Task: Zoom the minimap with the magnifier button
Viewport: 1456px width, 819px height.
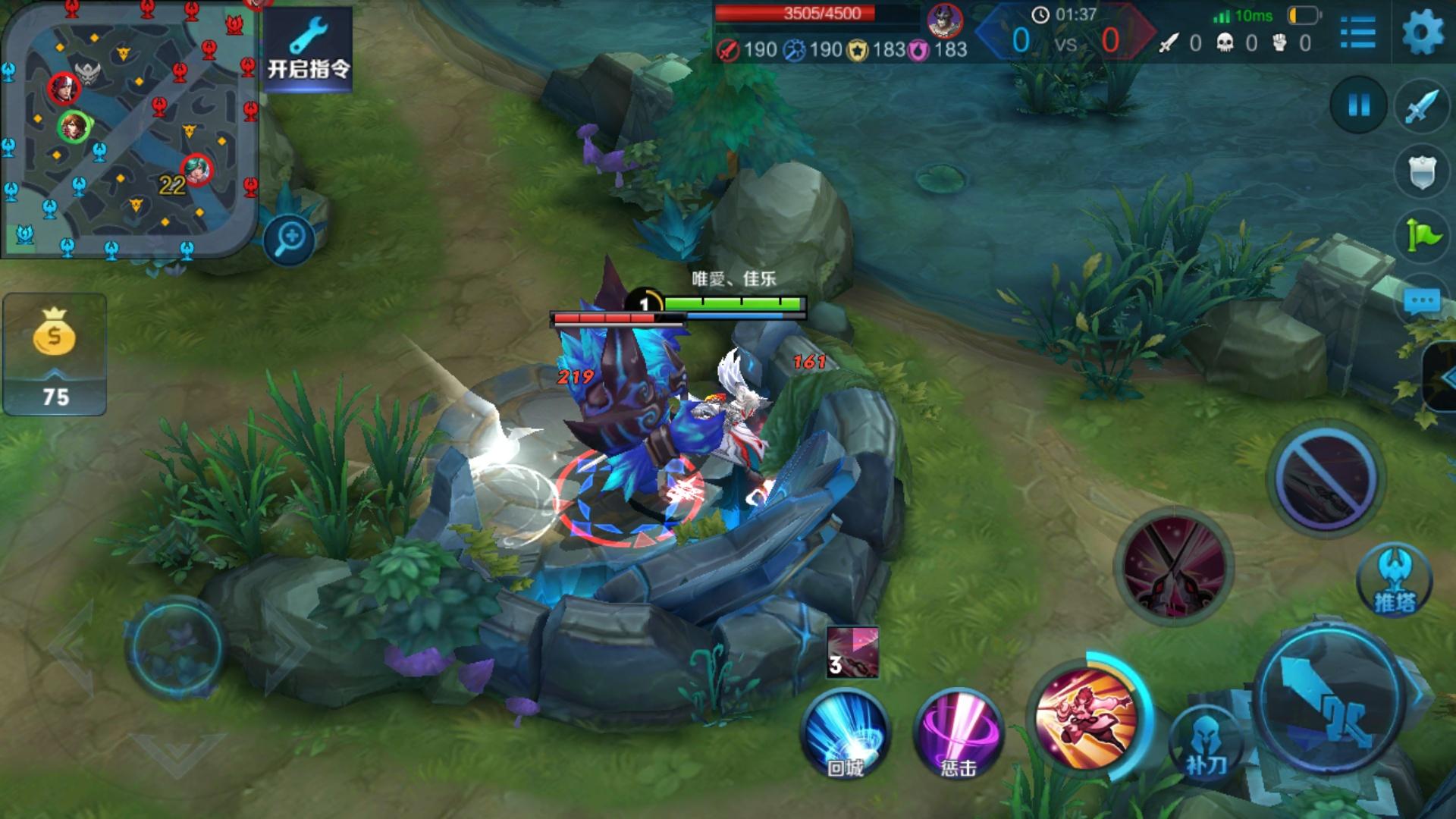Action: [290, 240]
